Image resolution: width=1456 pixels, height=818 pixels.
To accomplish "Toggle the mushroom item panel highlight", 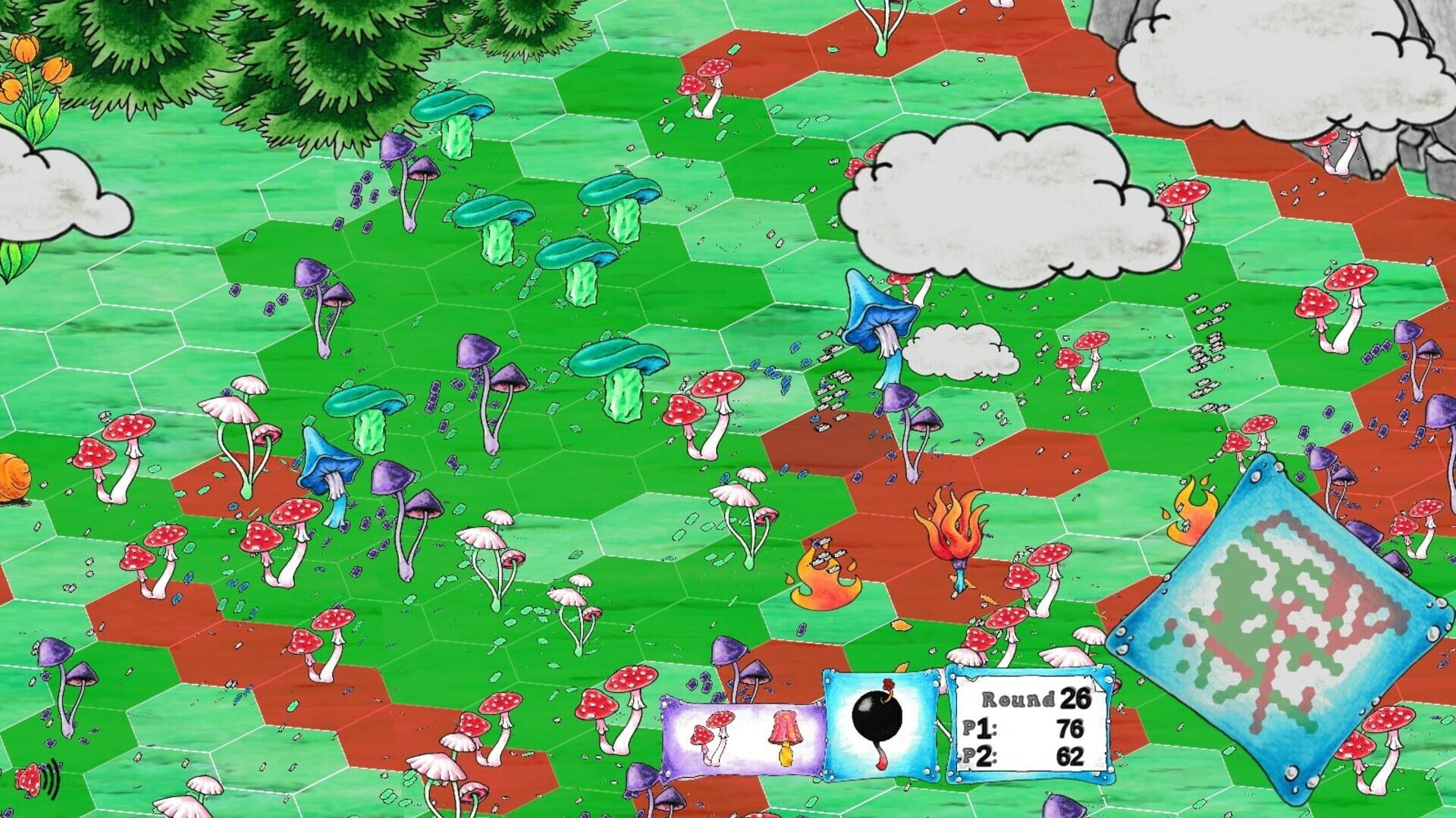I will click(747, 734).
